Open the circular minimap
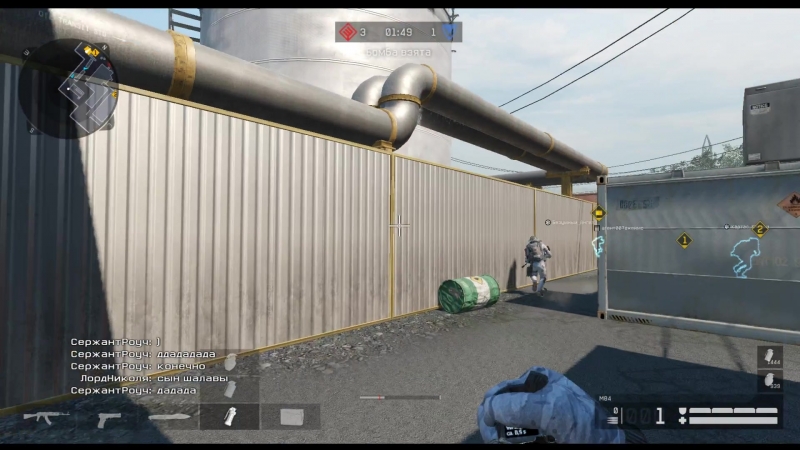800x450 pixels. [68, 88]
